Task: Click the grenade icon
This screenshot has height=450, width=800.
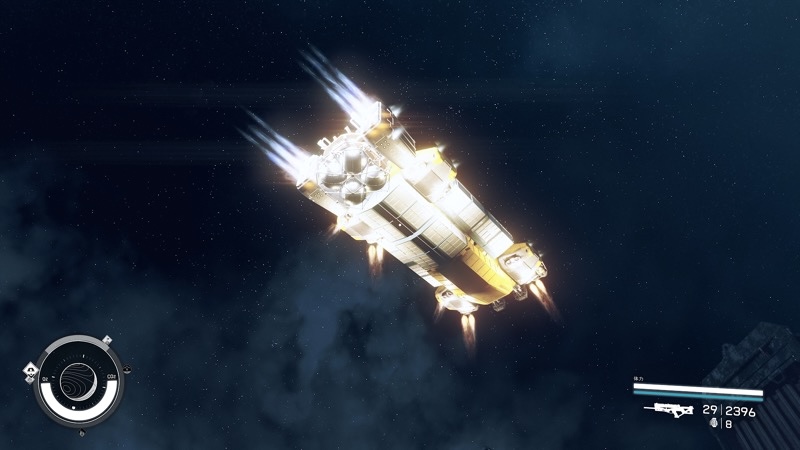Action: (x=713, y=424)
